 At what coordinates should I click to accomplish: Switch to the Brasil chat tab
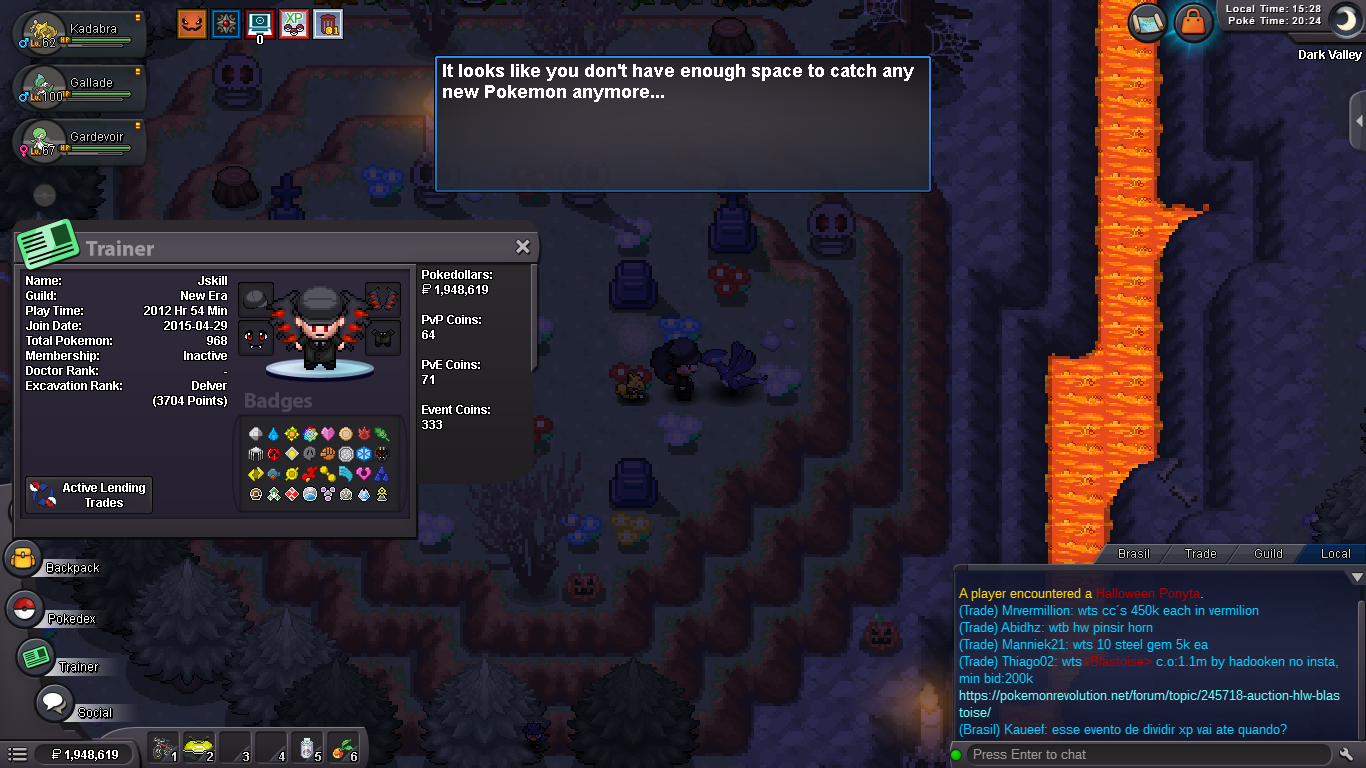coord(1133,553)
